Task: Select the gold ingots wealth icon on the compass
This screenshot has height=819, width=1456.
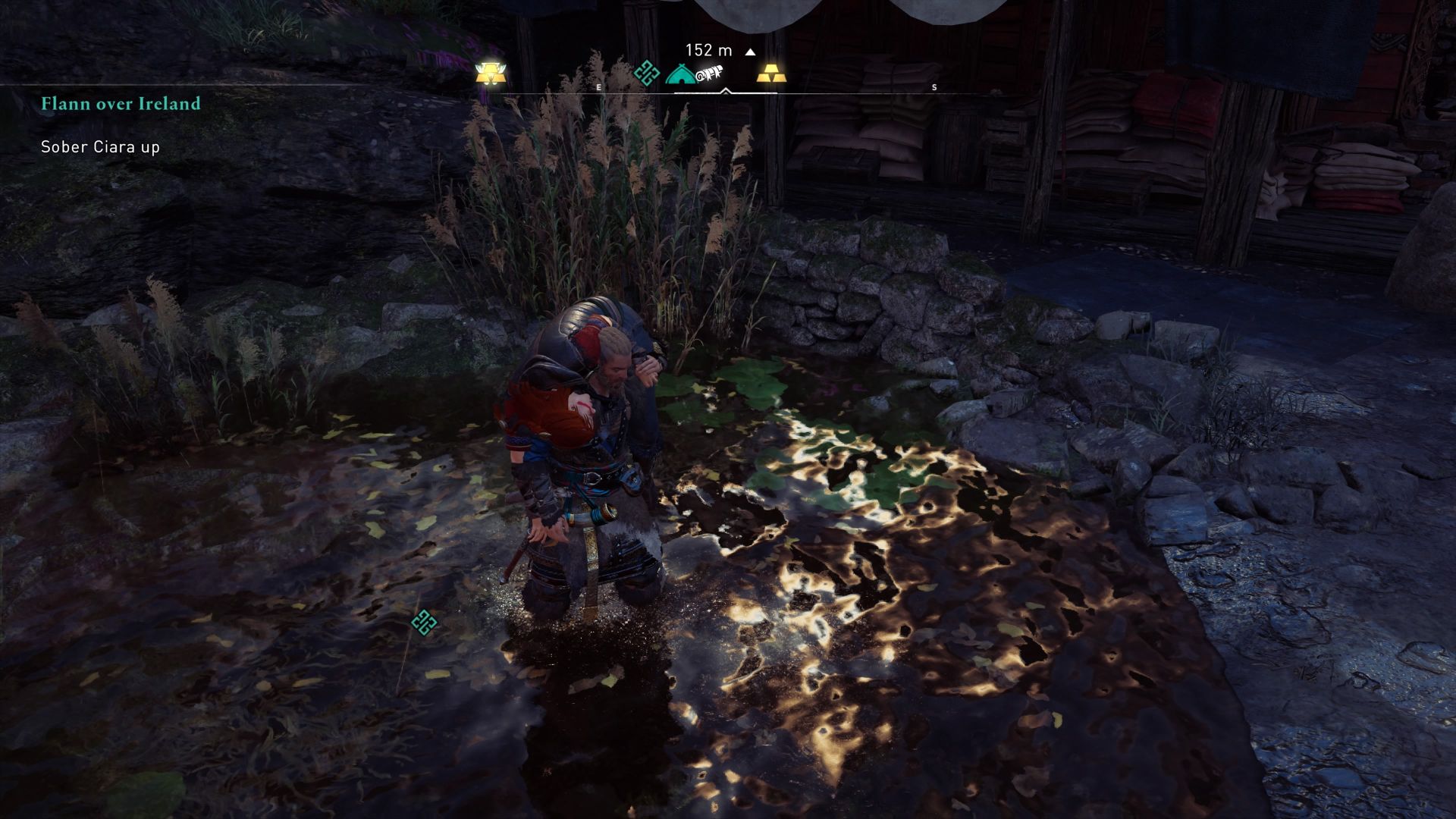Action: pos(771,74)
